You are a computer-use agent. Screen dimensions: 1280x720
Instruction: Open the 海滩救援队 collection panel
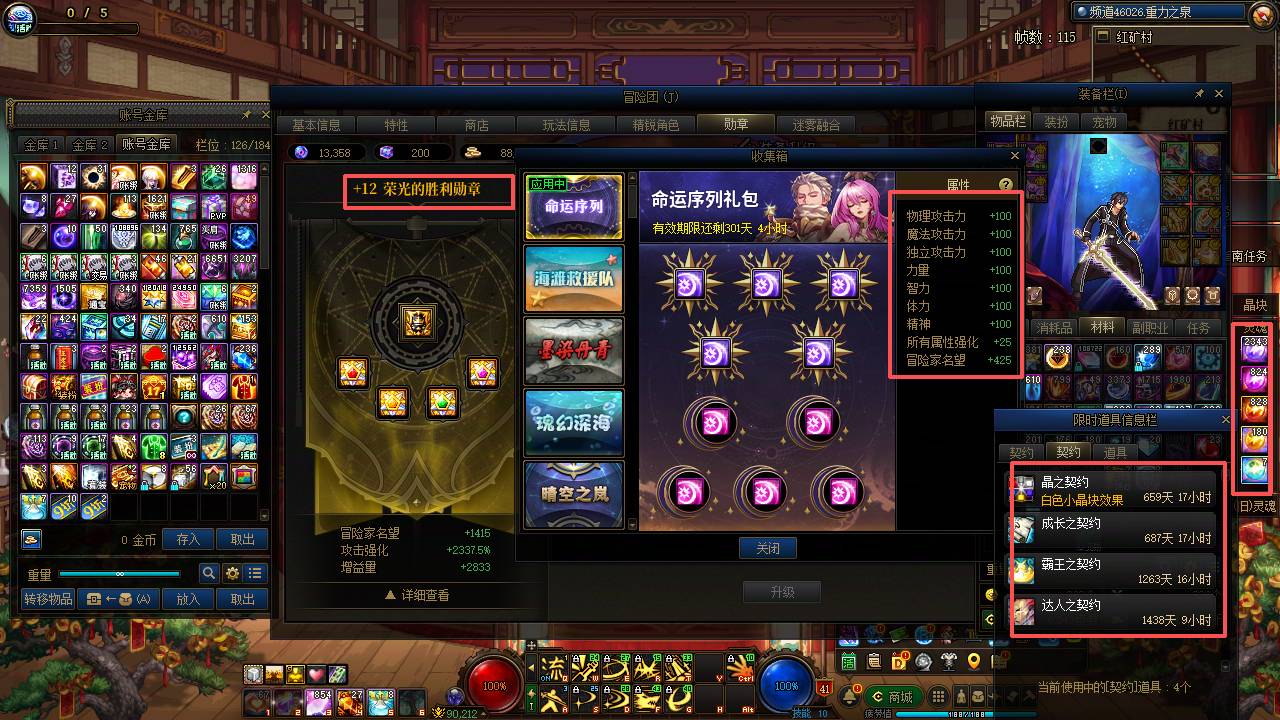pos(573,279)
